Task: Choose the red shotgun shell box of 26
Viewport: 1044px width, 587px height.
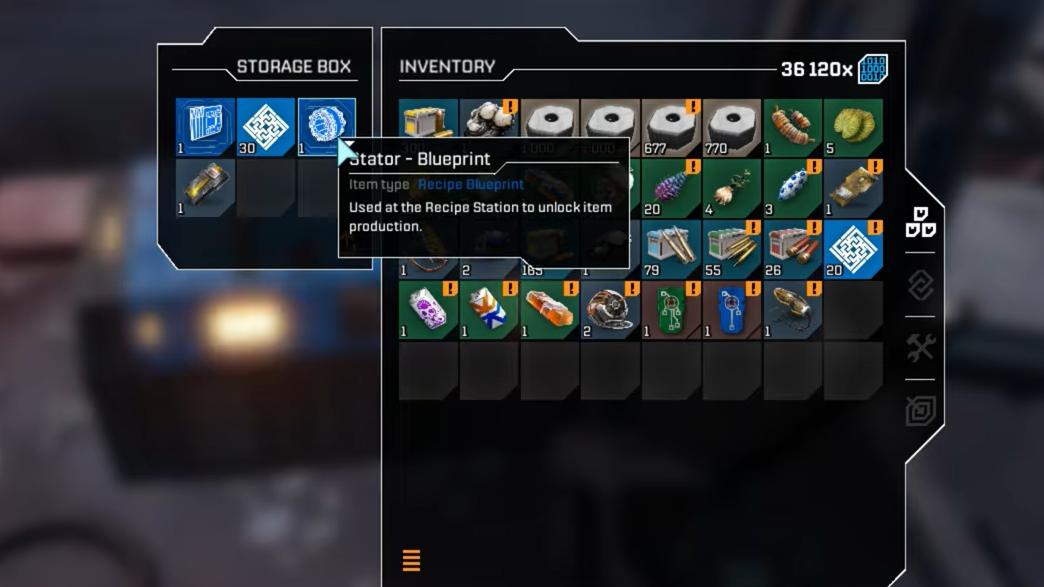Action: pos(792,249)
